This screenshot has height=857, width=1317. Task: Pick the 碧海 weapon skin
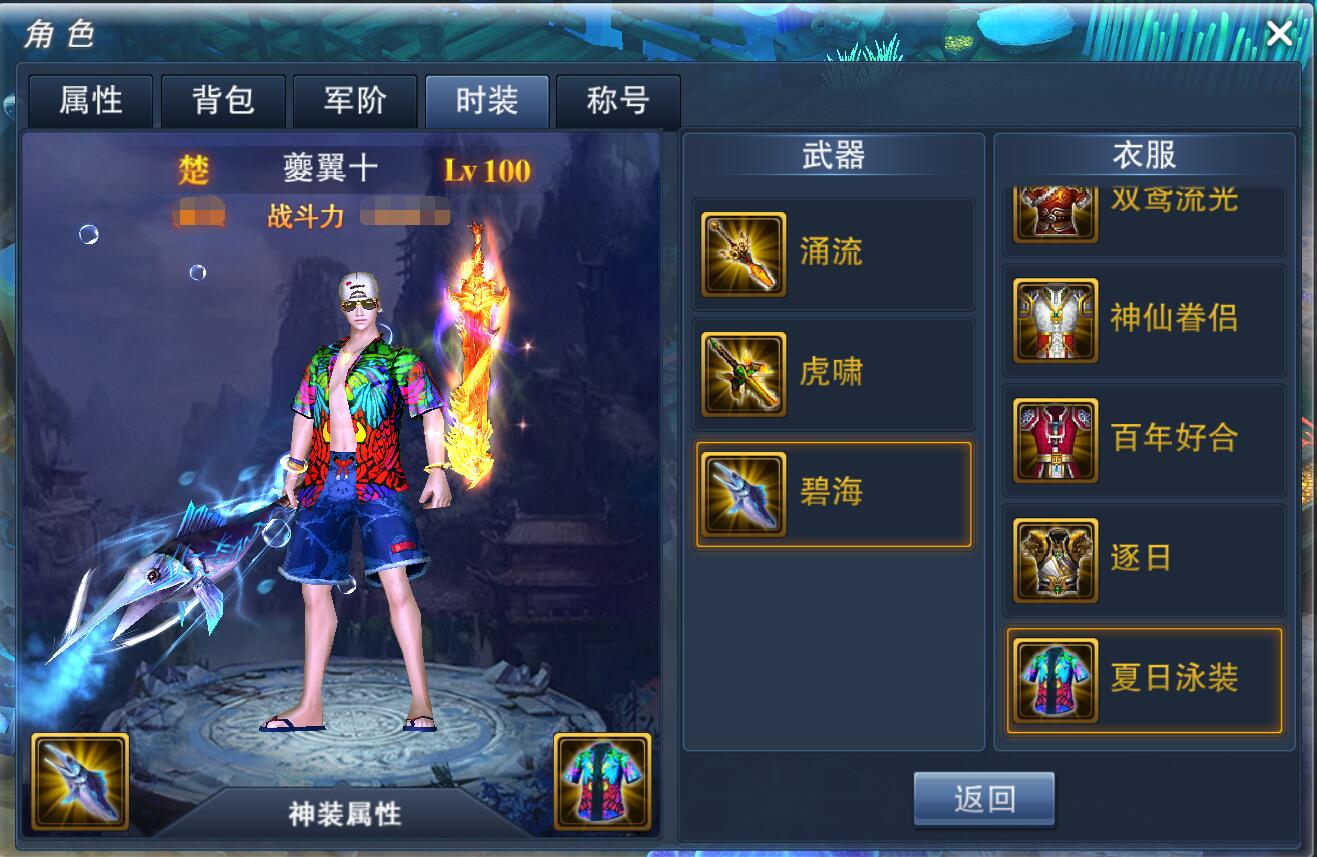833,494
